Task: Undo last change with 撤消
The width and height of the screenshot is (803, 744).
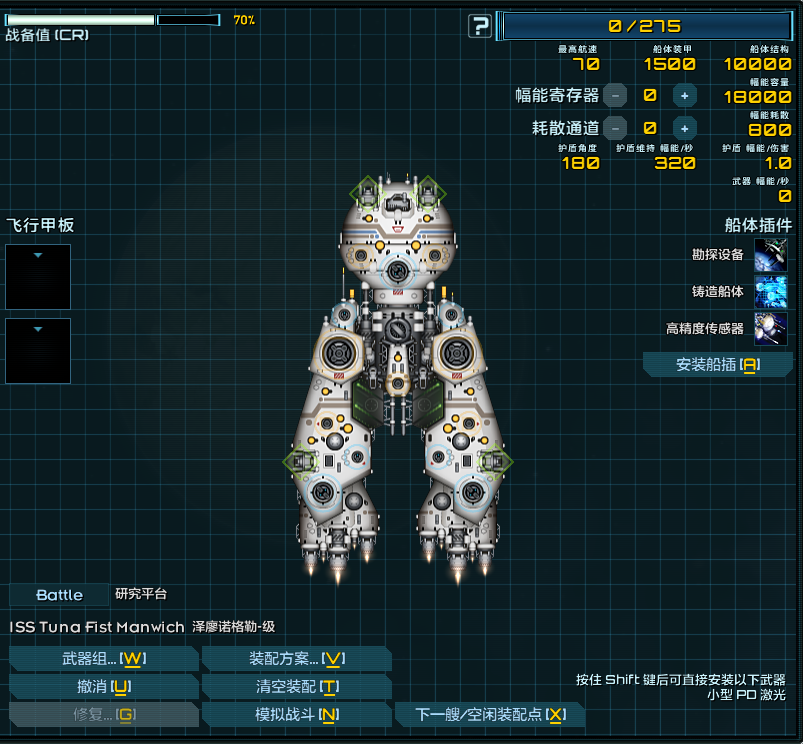Action: tap(103, 687)
